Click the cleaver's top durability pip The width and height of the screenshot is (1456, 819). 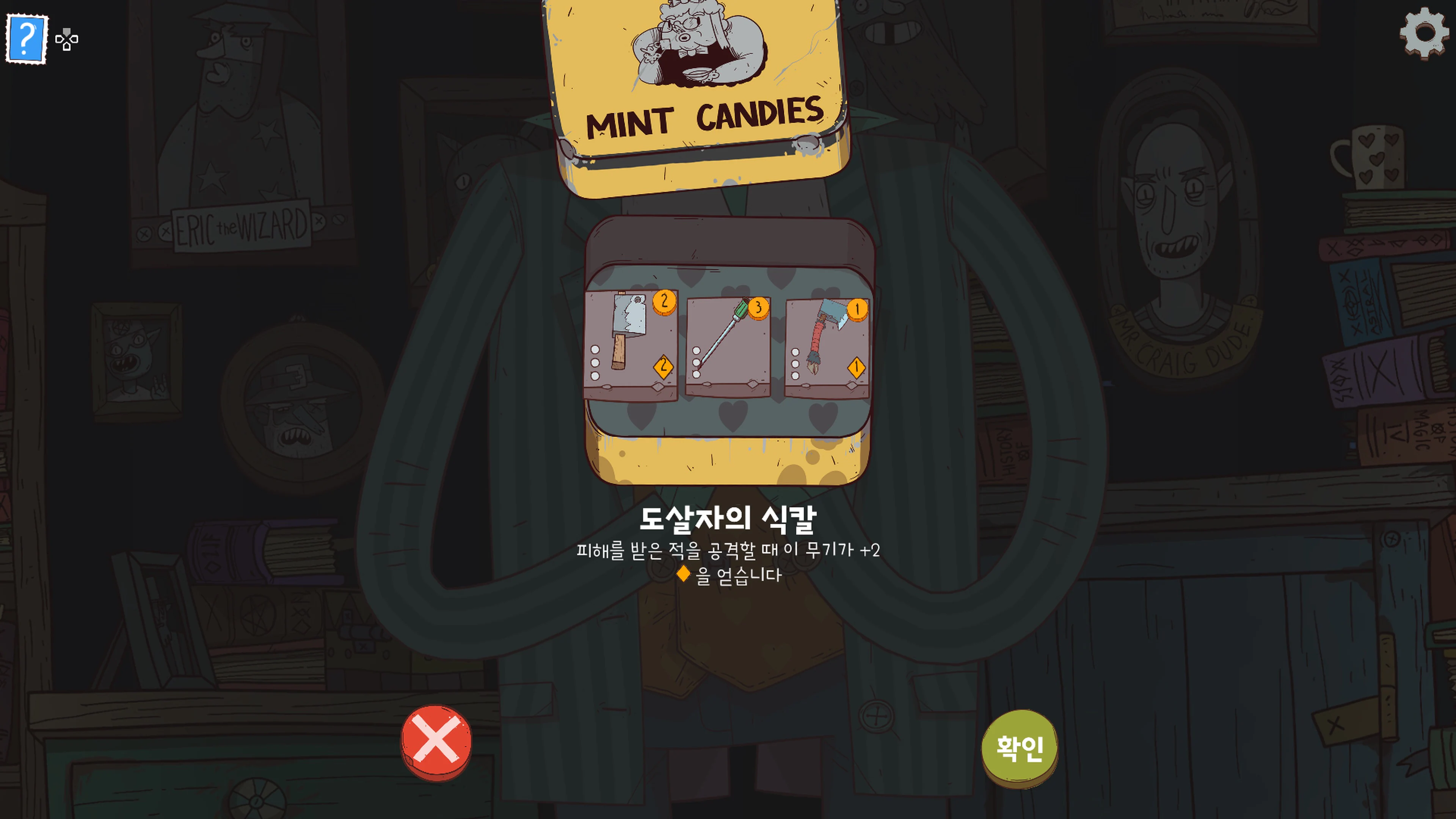tap(595, 349)
